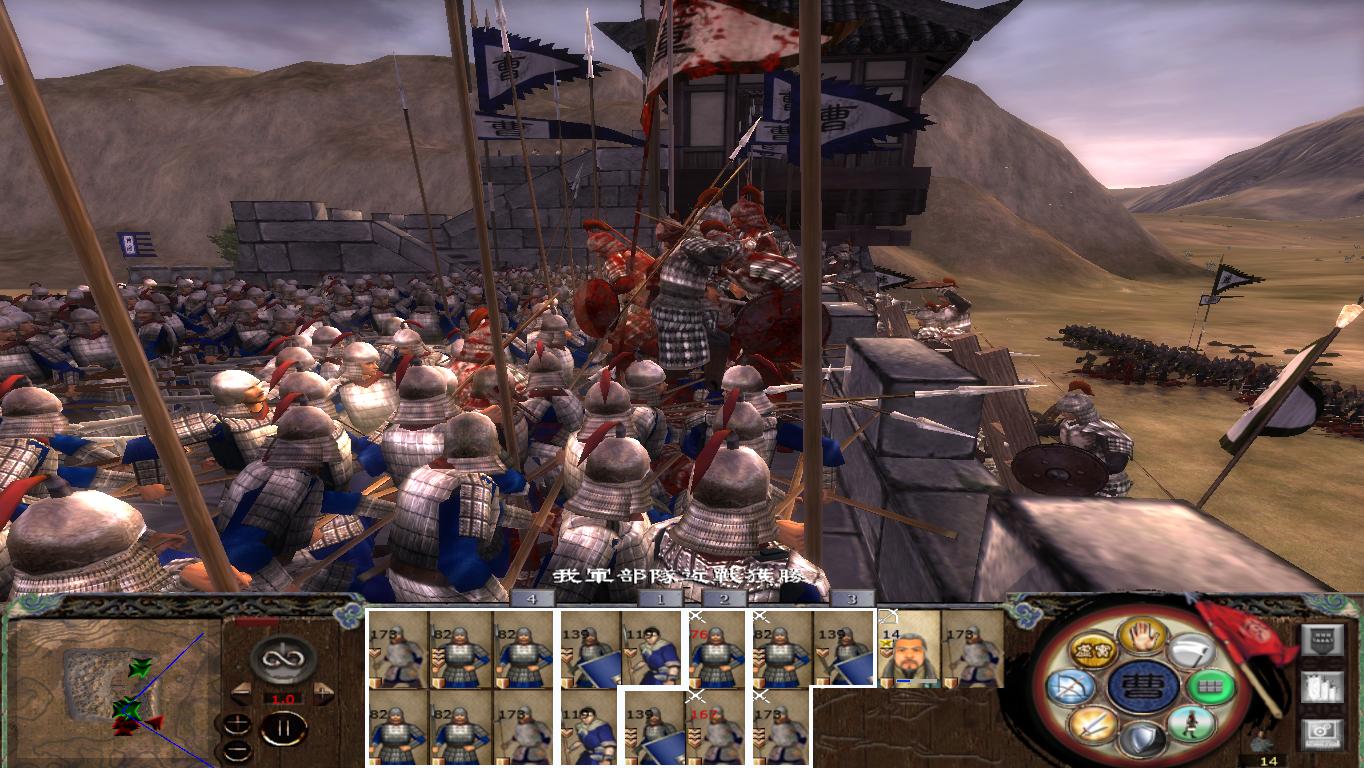1364x768 pixels.
Task: Open the middle silver scroll button on the right edge
Action: coord(1323,688)
